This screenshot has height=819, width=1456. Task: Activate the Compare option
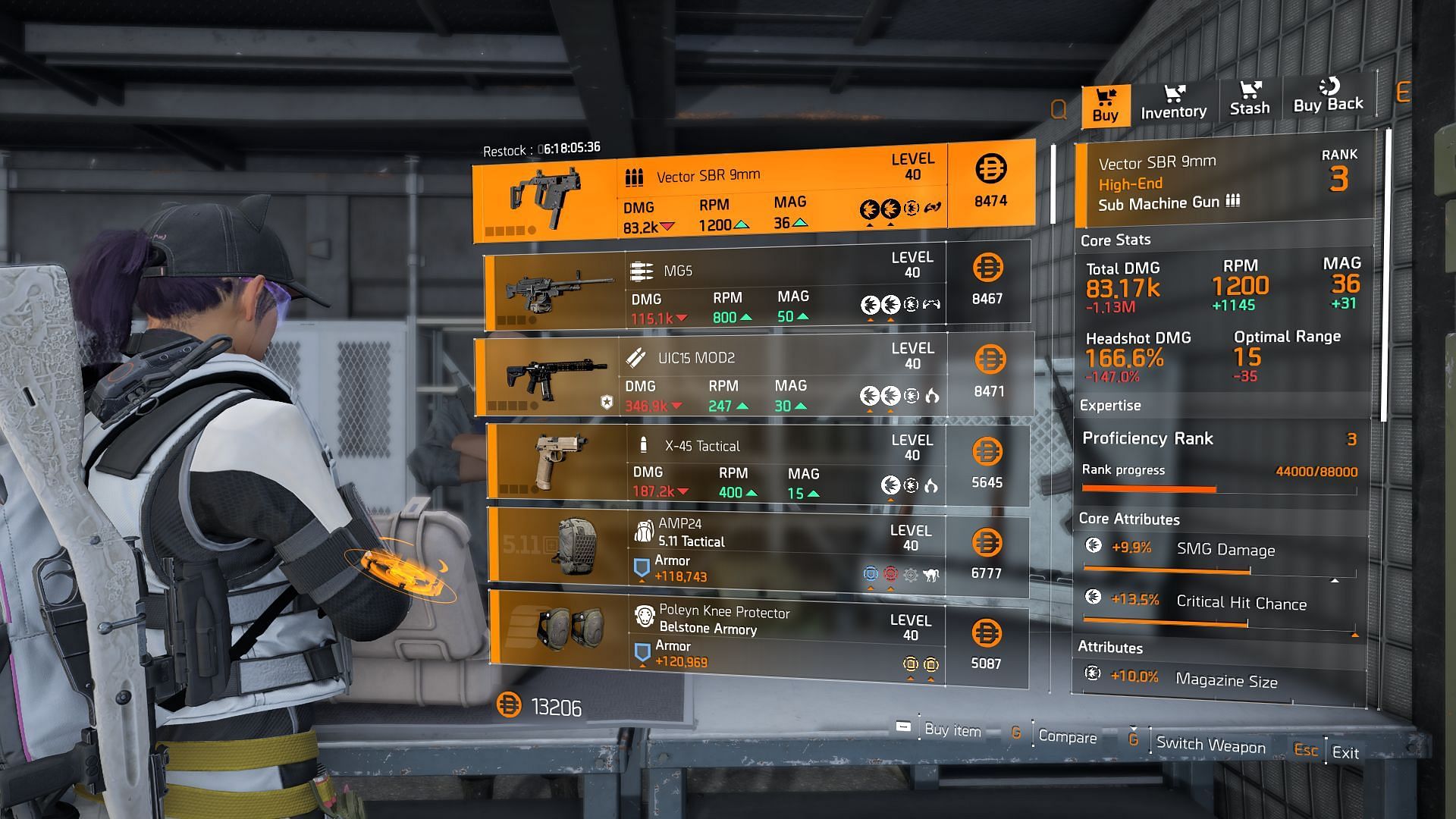click(1066, 736)
